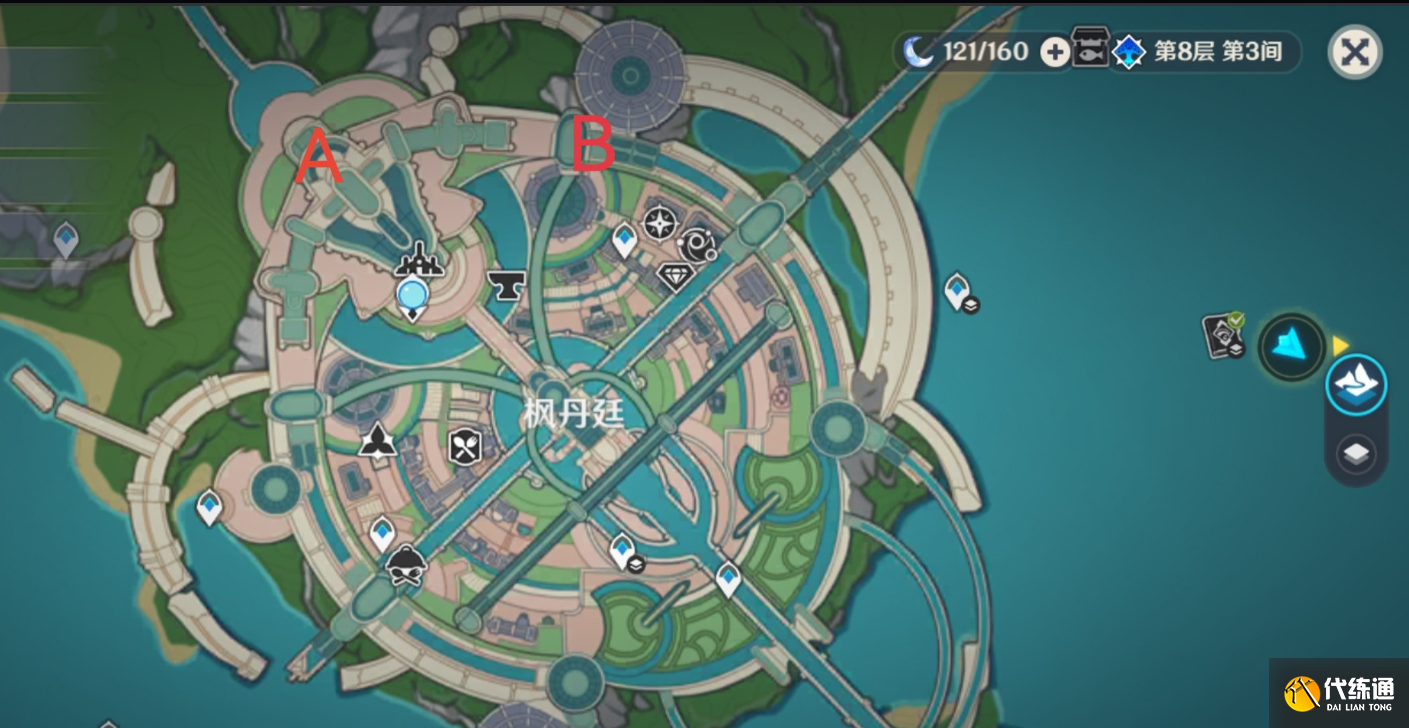Switch to the surface terrain map layer
This screenshot has height=728, width=1409.
click(1356, 384)
